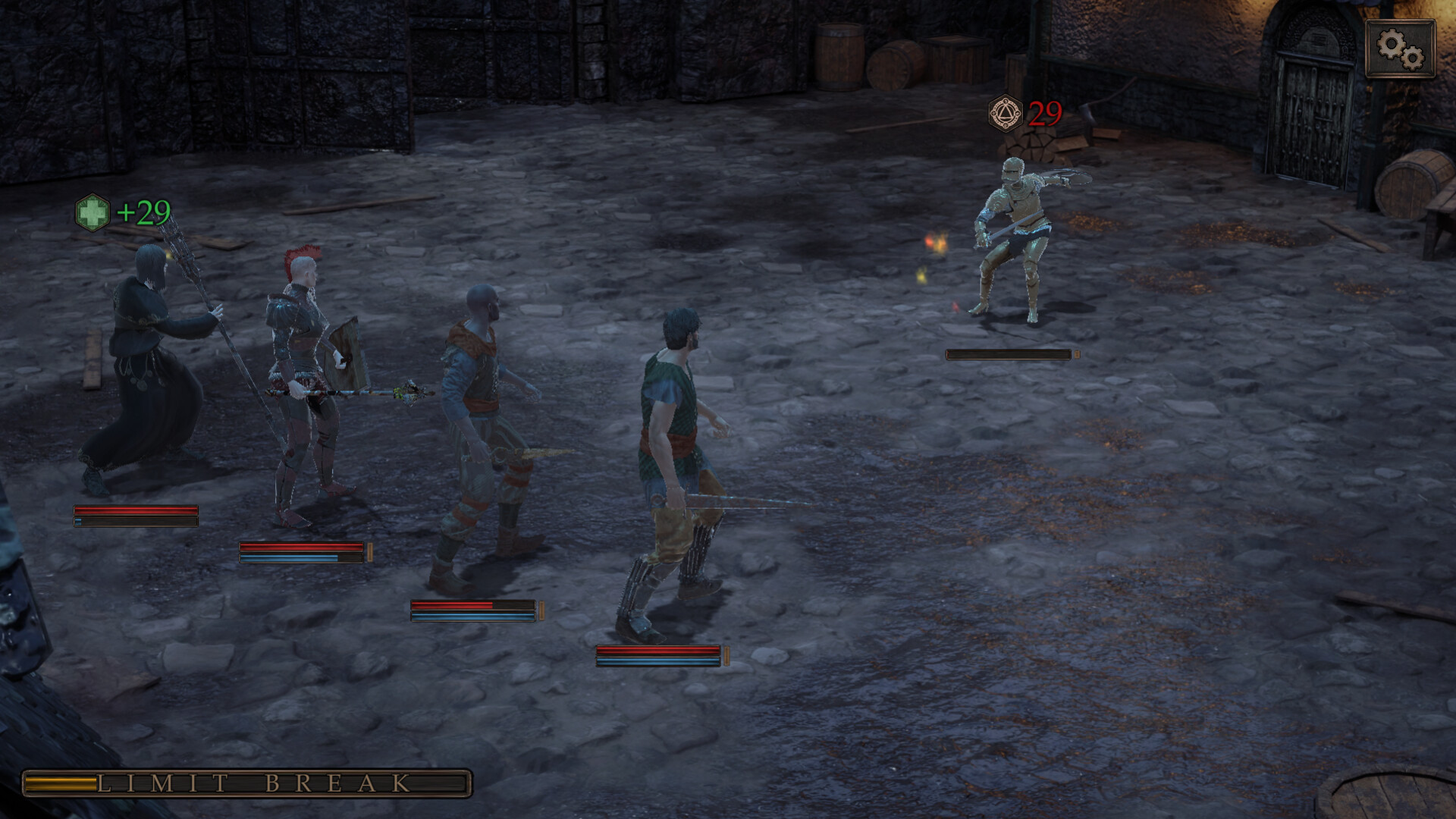Open settings with the gears button
Image resolution: width=1456 pixels, height=819 pixels.
click(1400, 49)
